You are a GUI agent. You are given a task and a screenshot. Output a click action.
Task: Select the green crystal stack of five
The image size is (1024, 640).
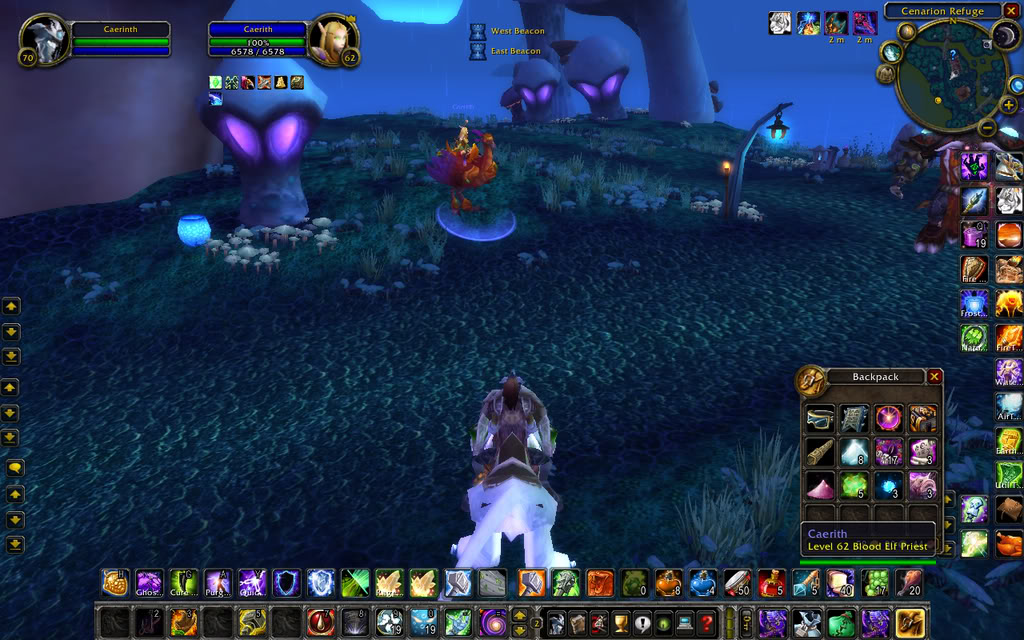click(x=853, y=485)
